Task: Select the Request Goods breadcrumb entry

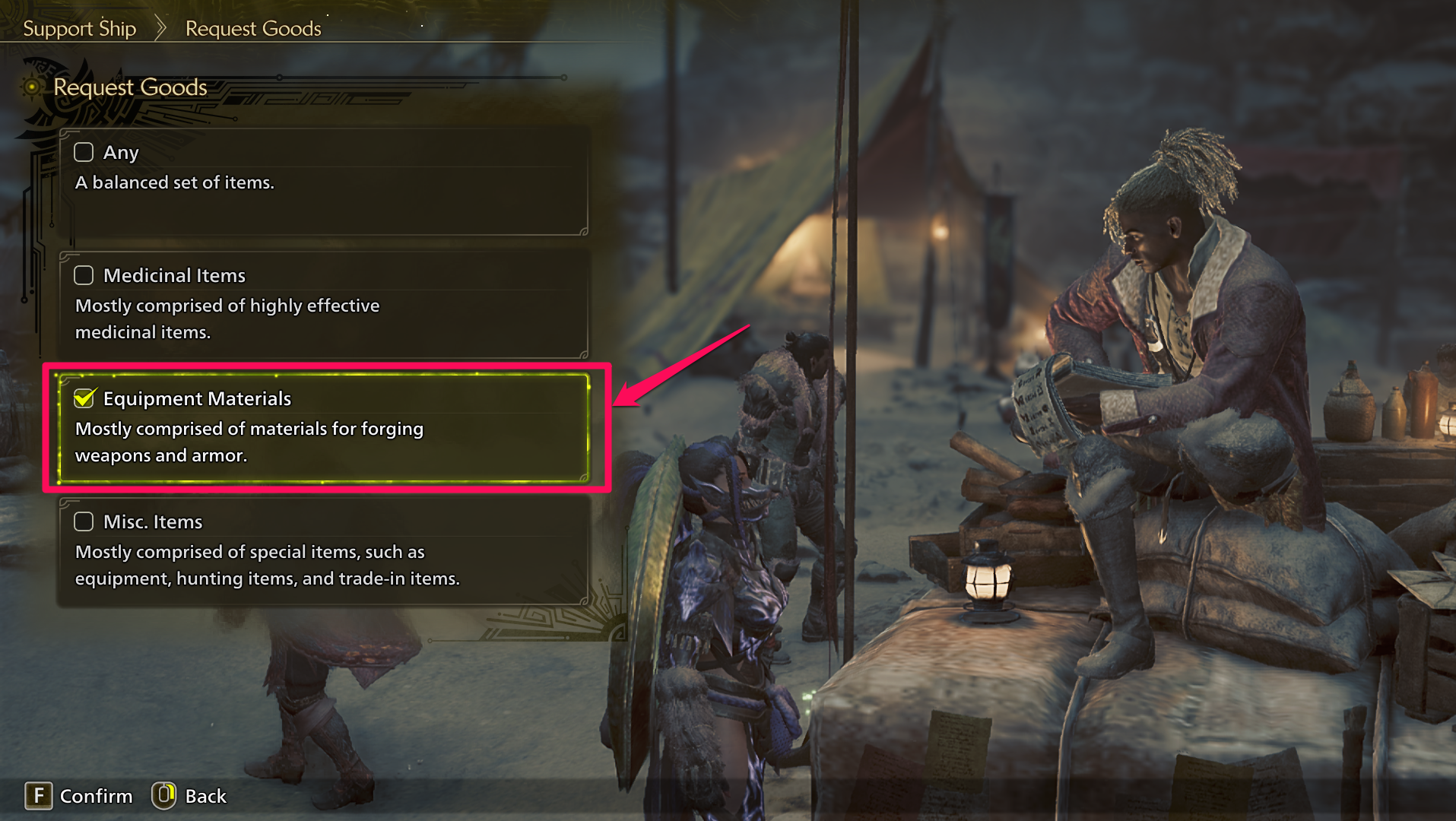Action: coord(253,28)
